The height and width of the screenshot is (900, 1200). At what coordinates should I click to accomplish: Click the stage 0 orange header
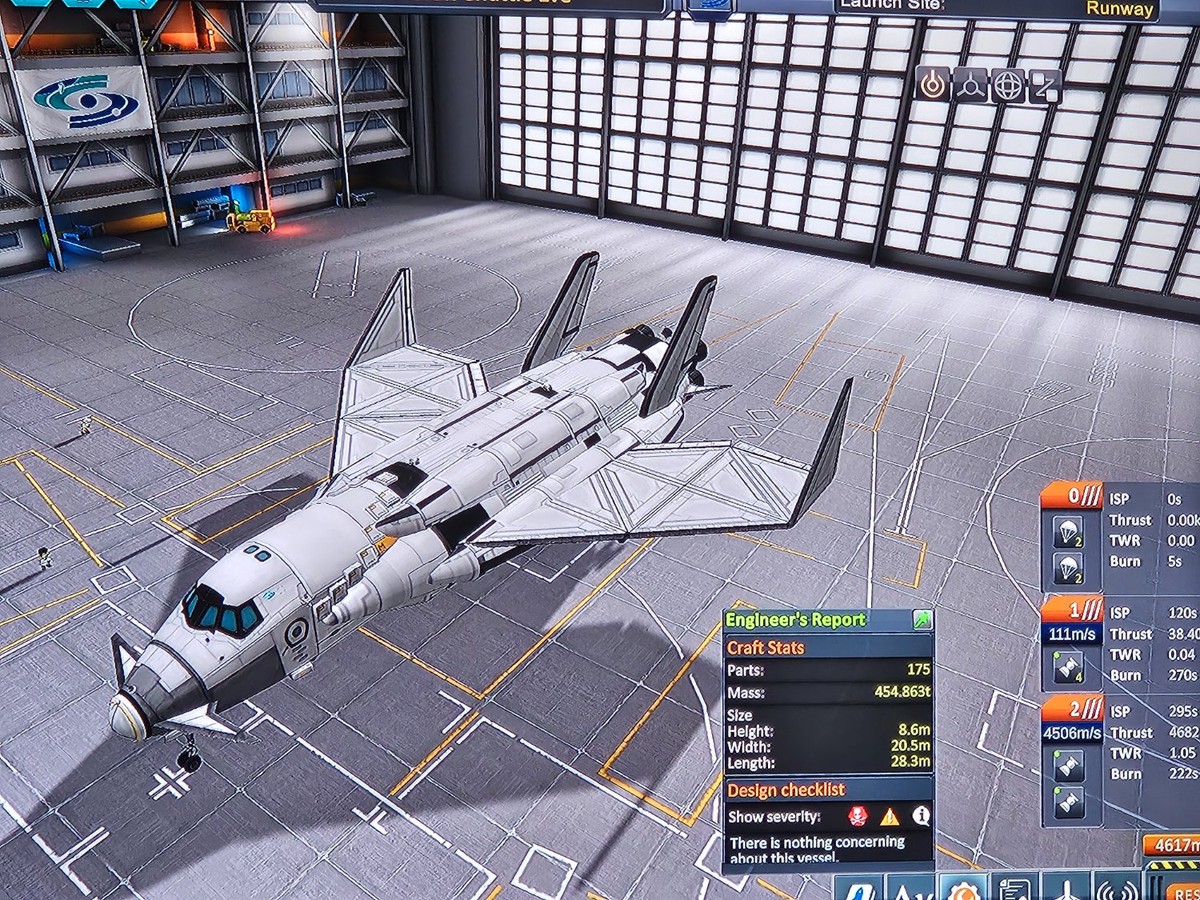point(1071,495)
